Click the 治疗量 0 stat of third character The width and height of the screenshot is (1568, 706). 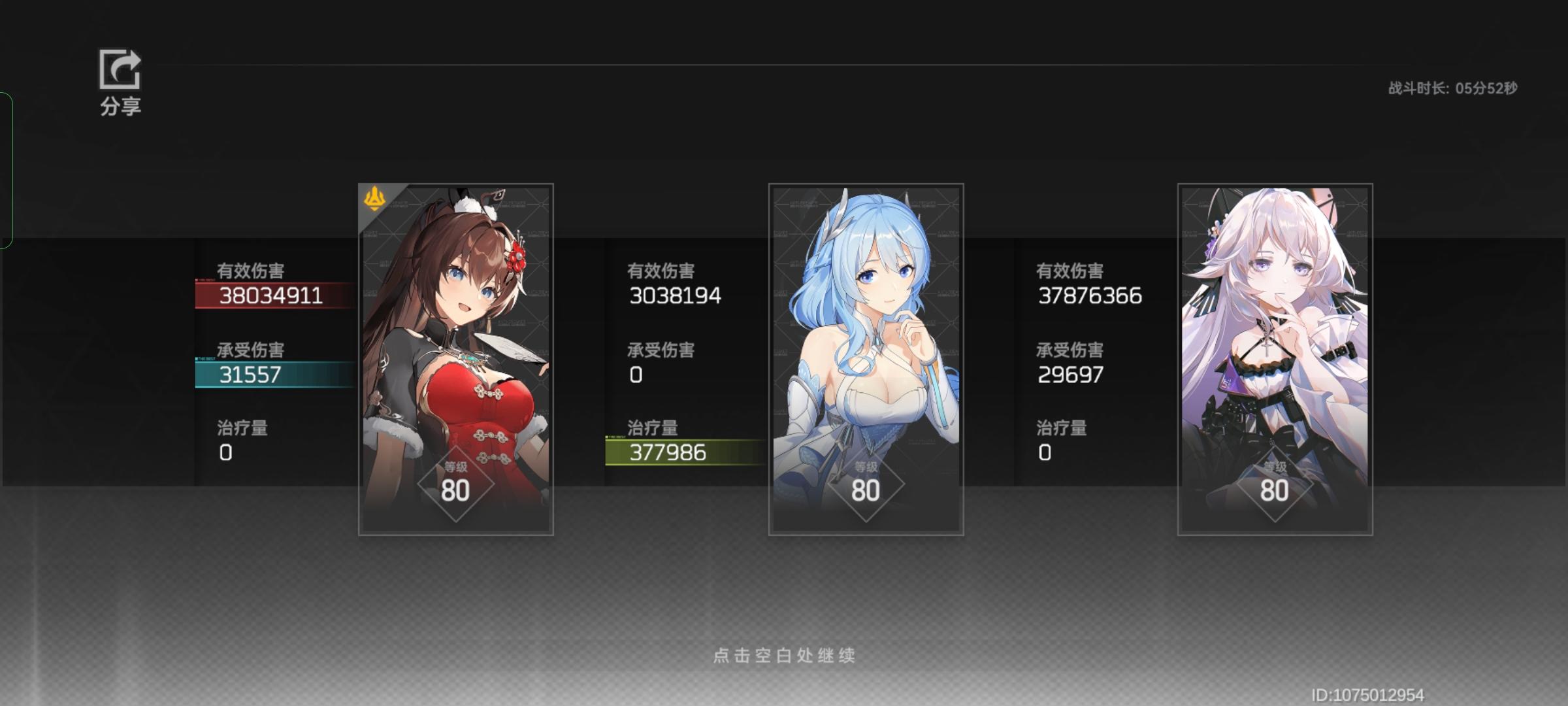[x=1044, y=451]
